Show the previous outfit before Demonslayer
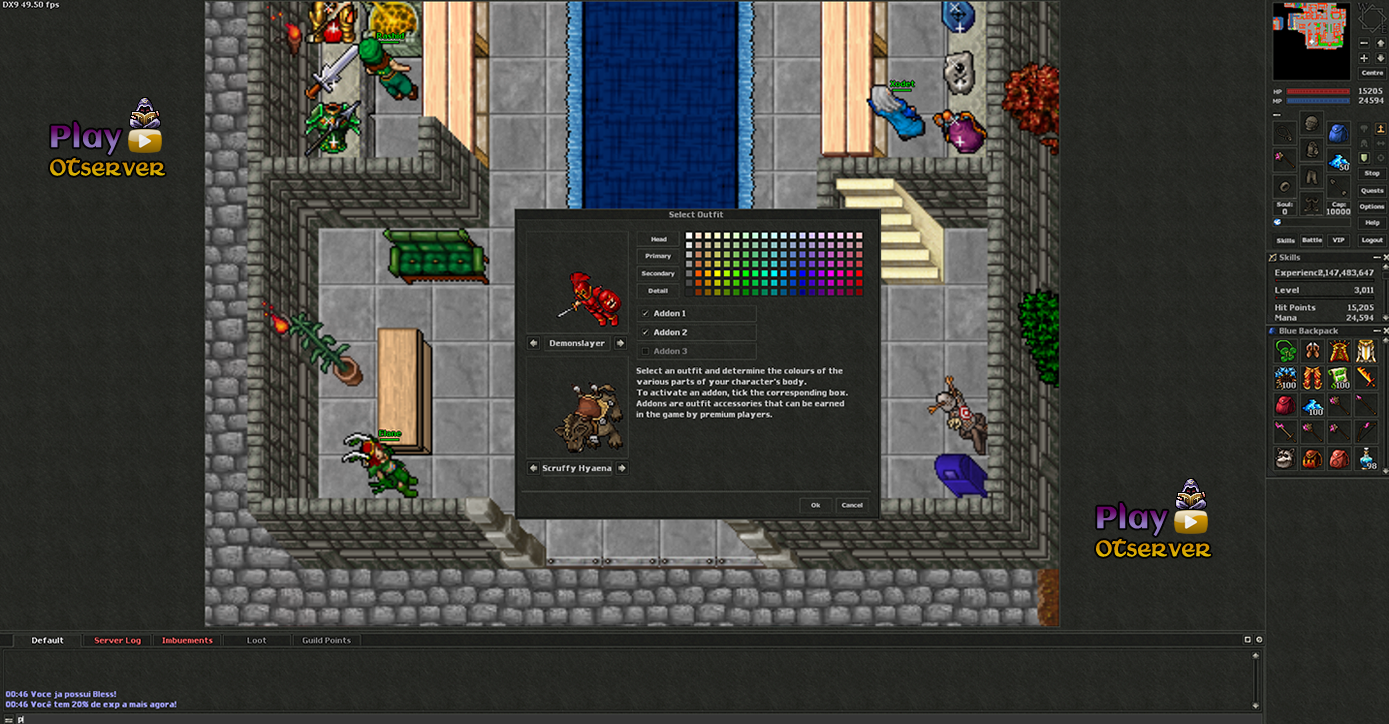The height and width of the screenshot is (724, 1389). tap(534, 343)
